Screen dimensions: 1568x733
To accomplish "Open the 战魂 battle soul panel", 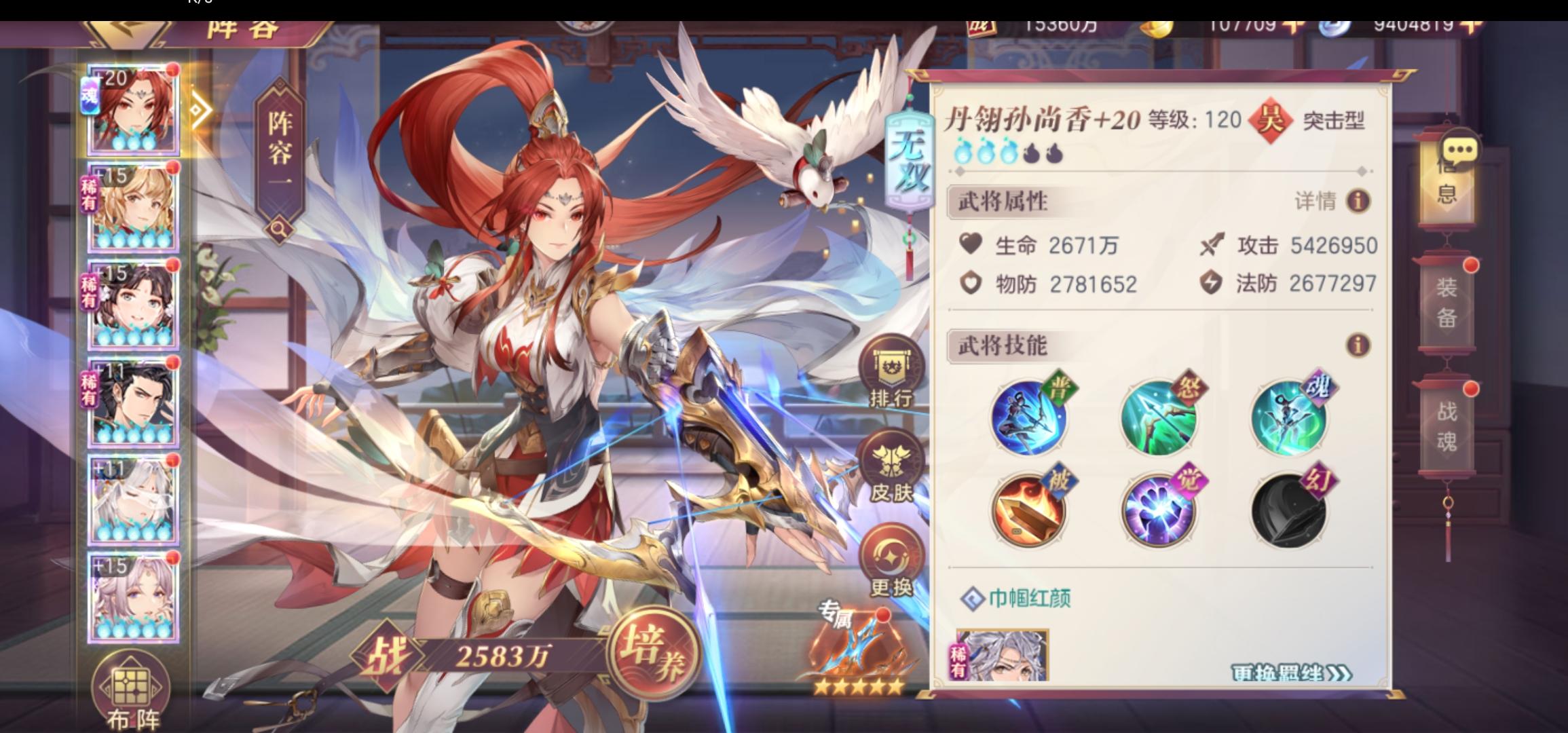I will point(1449,428).
